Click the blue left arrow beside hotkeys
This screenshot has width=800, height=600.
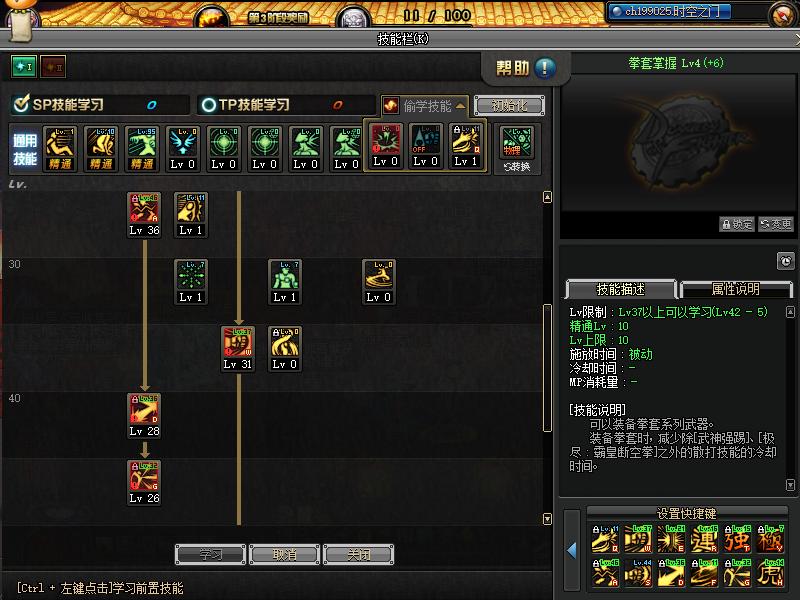(x=572, y=550)
